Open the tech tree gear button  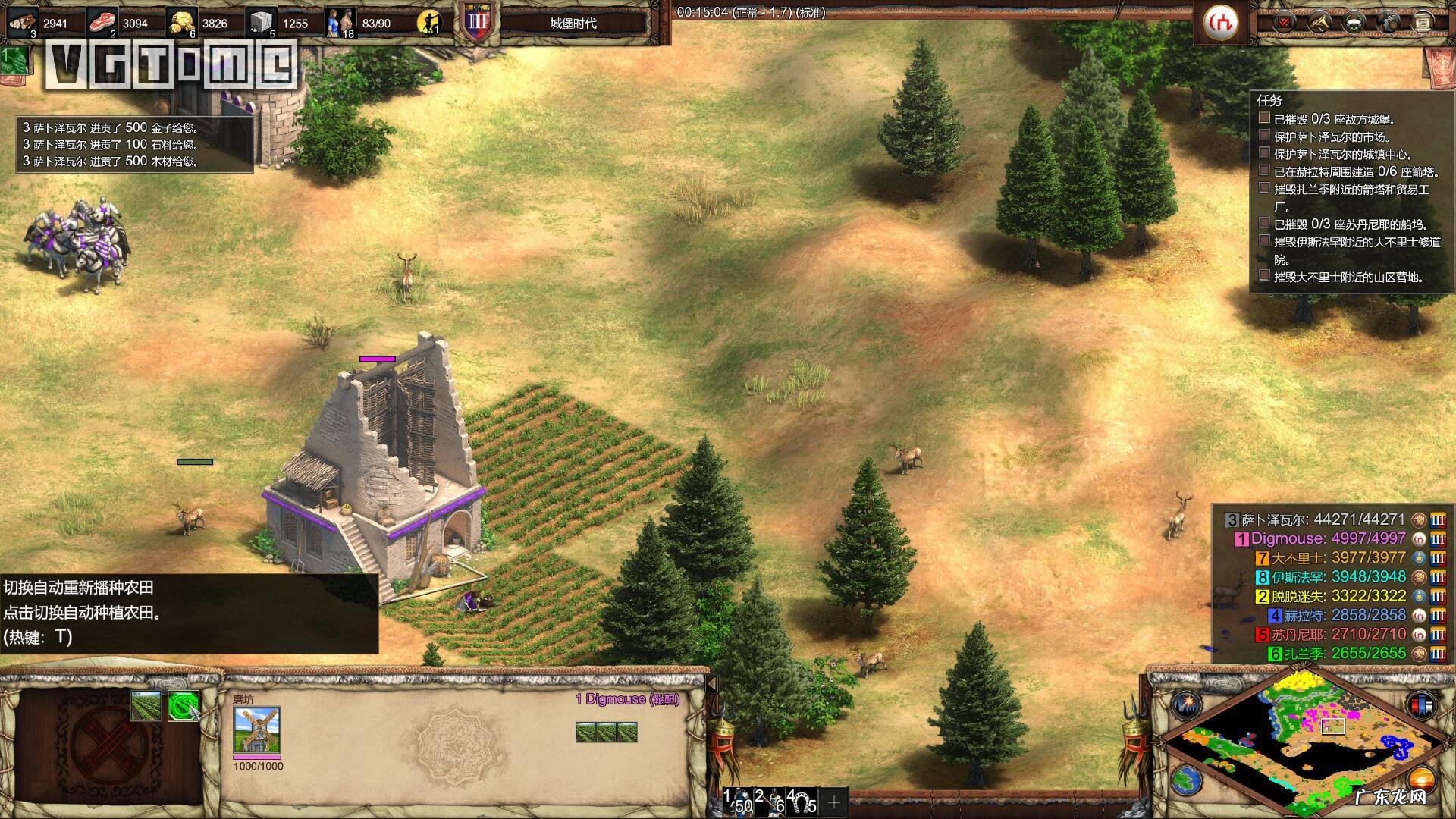[1389, 23]
